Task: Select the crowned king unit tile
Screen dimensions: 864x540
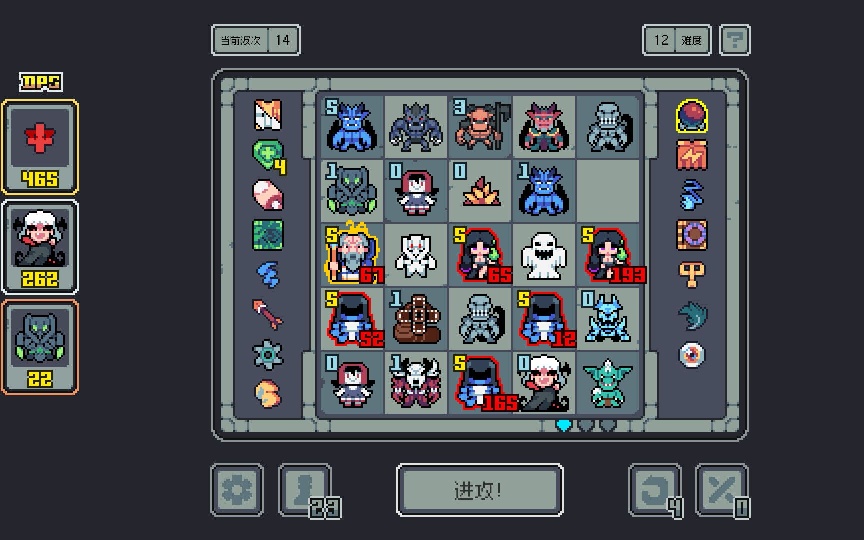Action: [x=352, y=254]
